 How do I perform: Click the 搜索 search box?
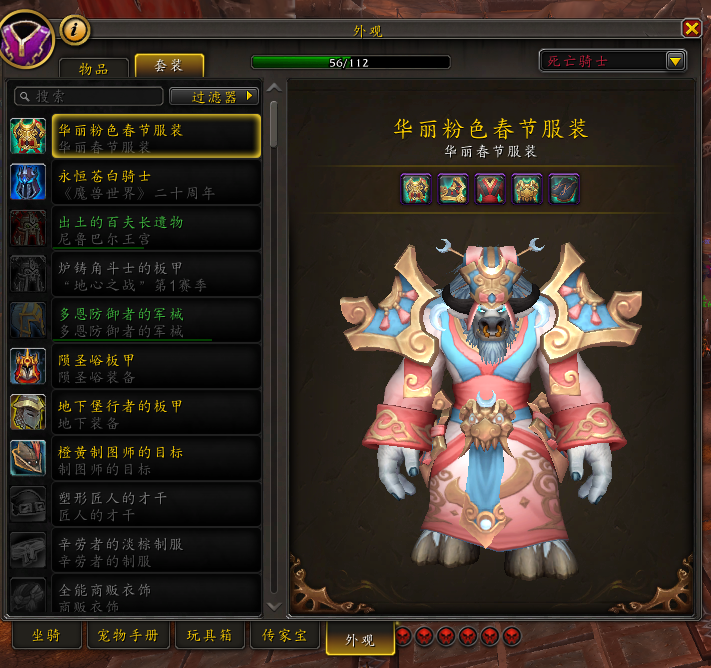[x=88, y=96]
